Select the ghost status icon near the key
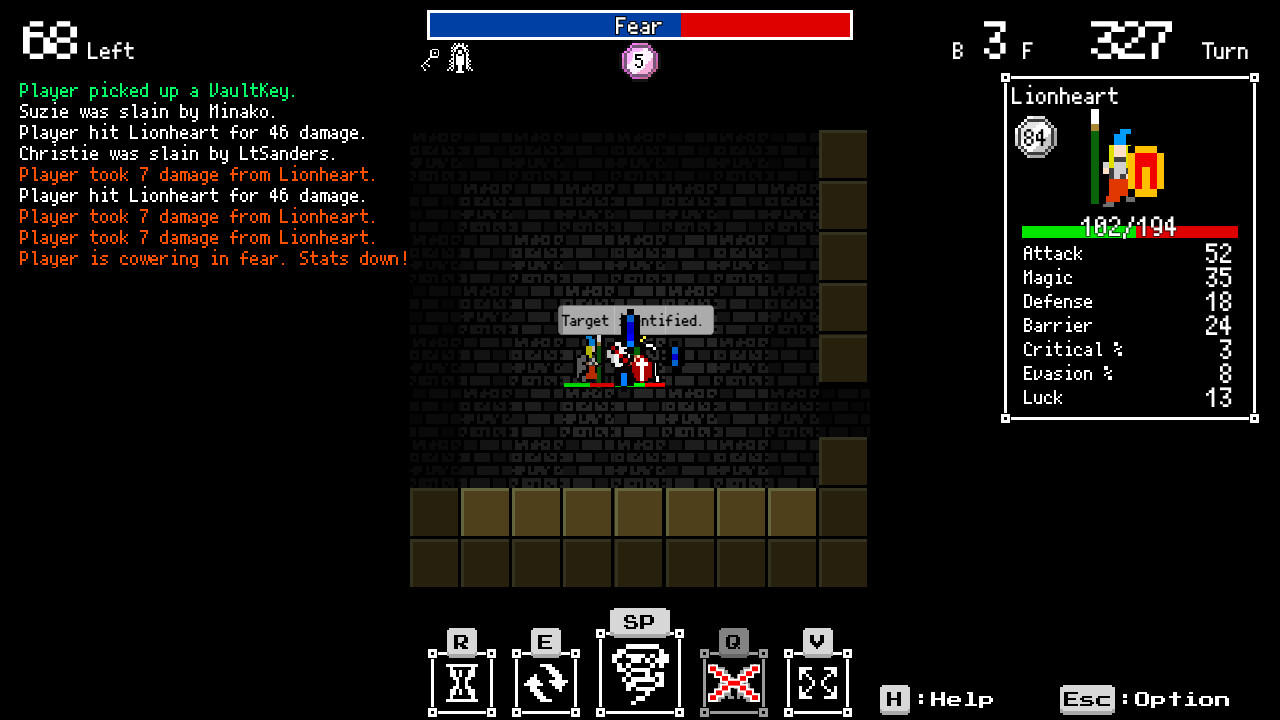1280x720 pixels. [x=458, y=57]
